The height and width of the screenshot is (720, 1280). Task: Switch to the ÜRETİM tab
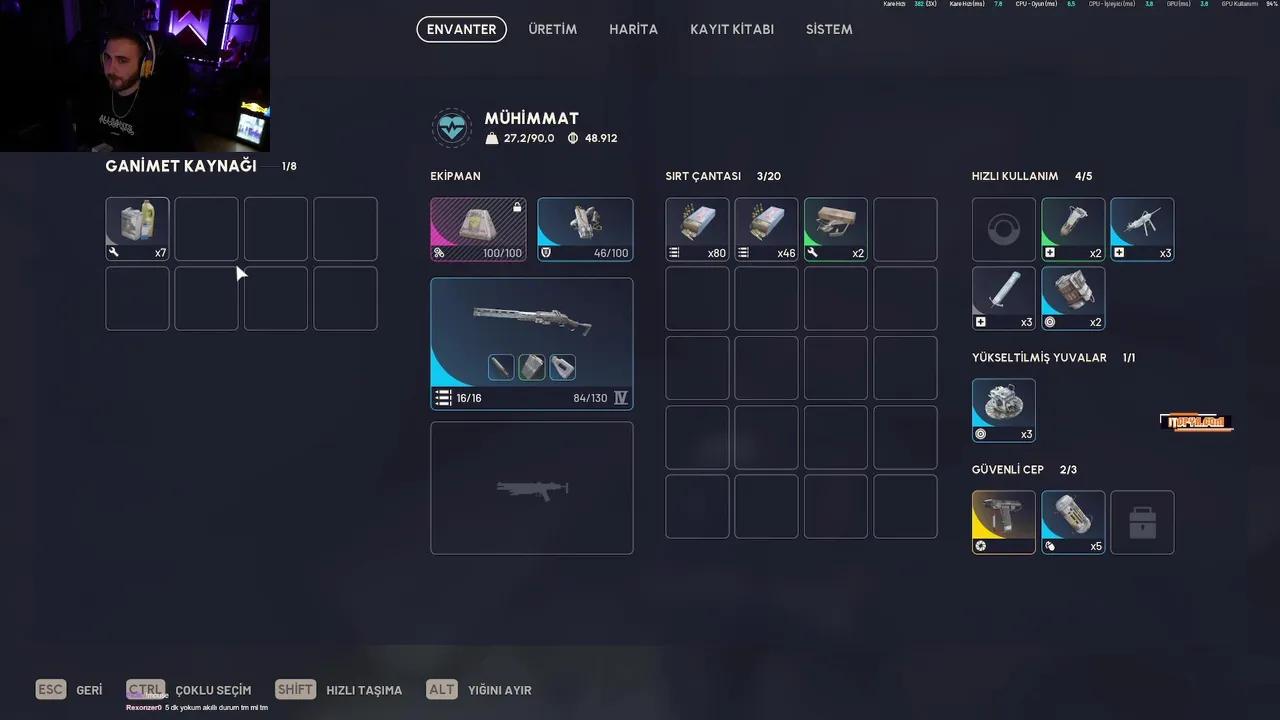coord(553,29)
